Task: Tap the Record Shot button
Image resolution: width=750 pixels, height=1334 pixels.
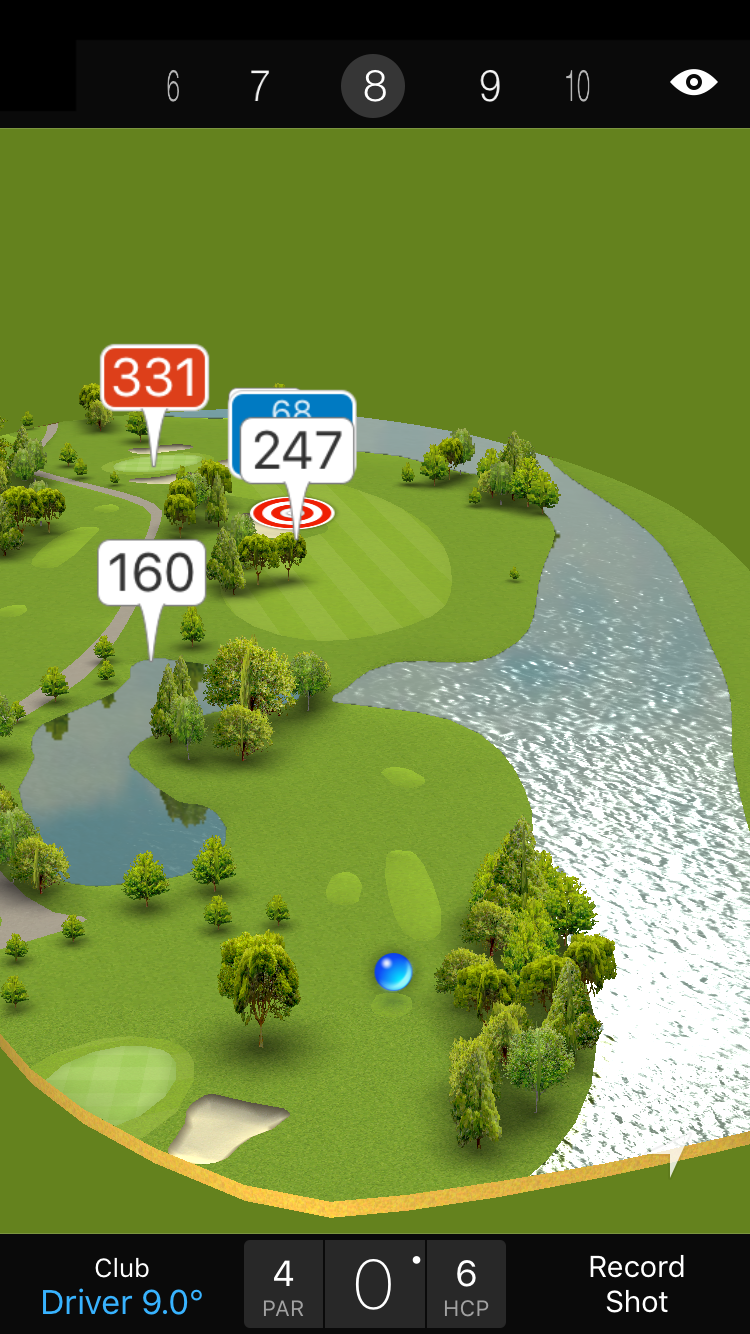Action: click(x=636, y=1284)
